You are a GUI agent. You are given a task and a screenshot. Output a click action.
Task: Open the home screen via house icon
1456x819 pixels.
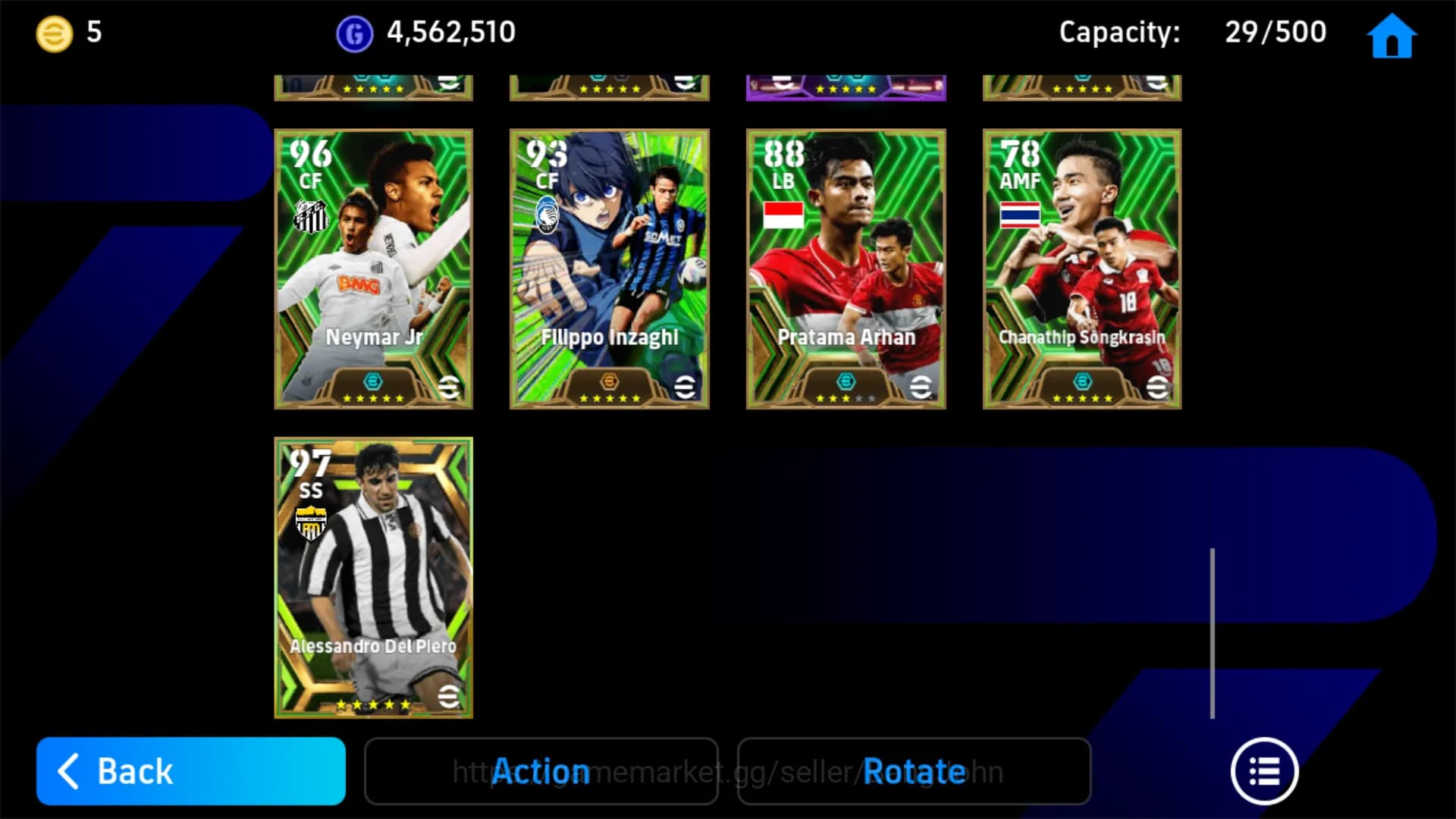point(1392,33)
